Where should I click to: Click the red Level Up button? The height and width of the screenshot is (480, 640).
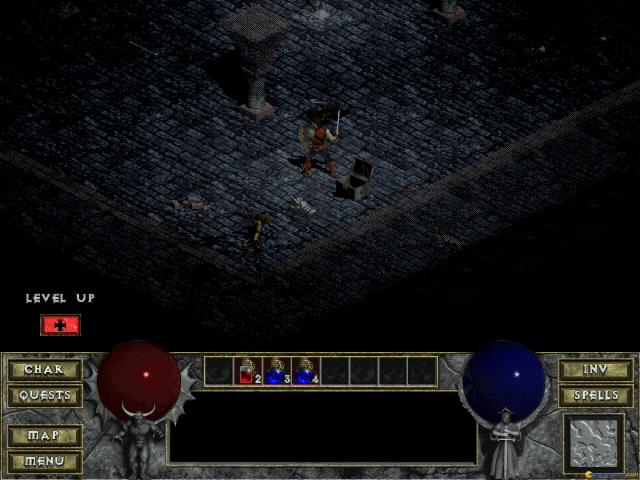[x=60, y=325]
